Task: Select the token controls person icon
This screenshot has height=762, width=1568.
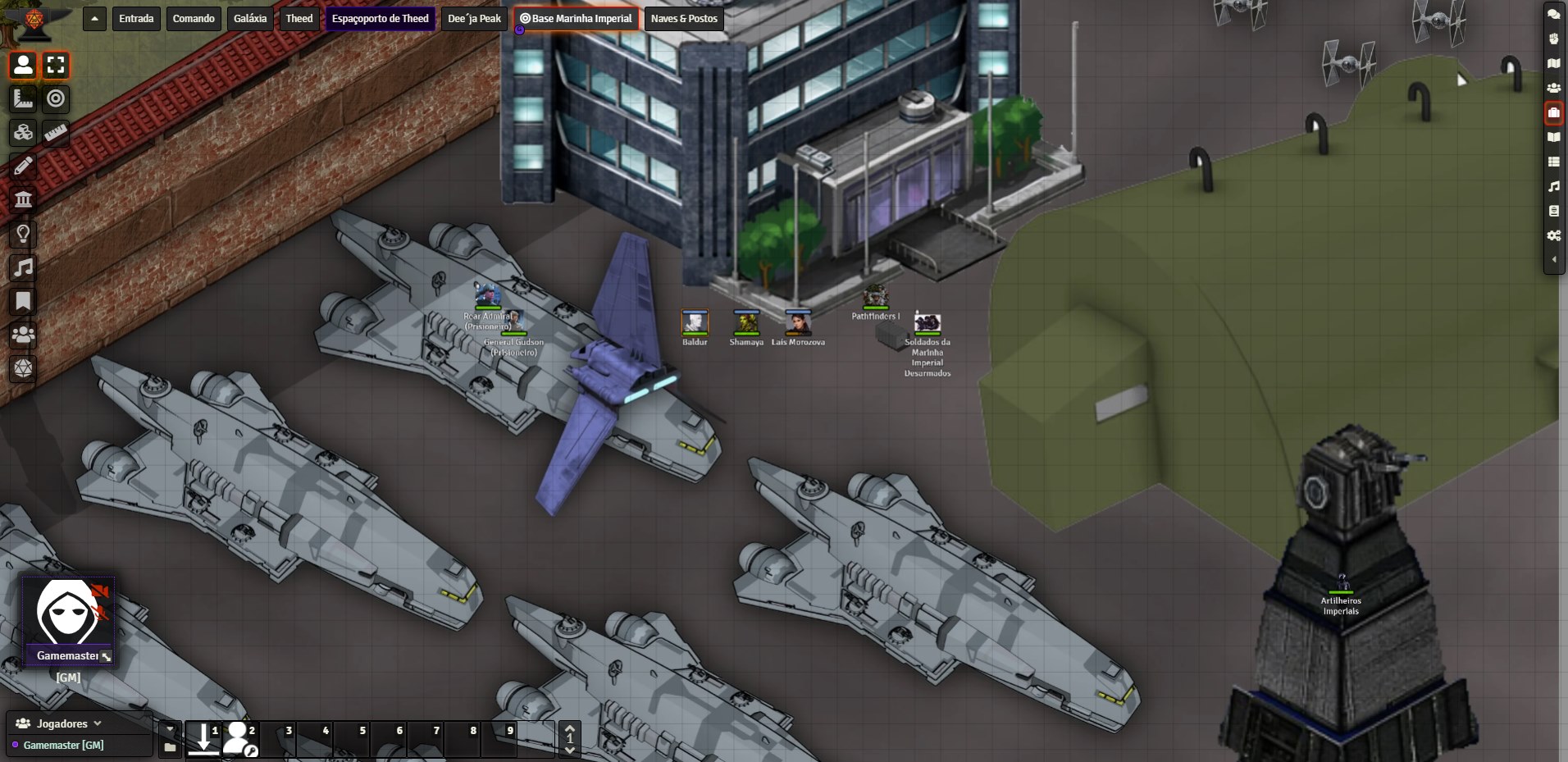Action: tap(23, 65)
